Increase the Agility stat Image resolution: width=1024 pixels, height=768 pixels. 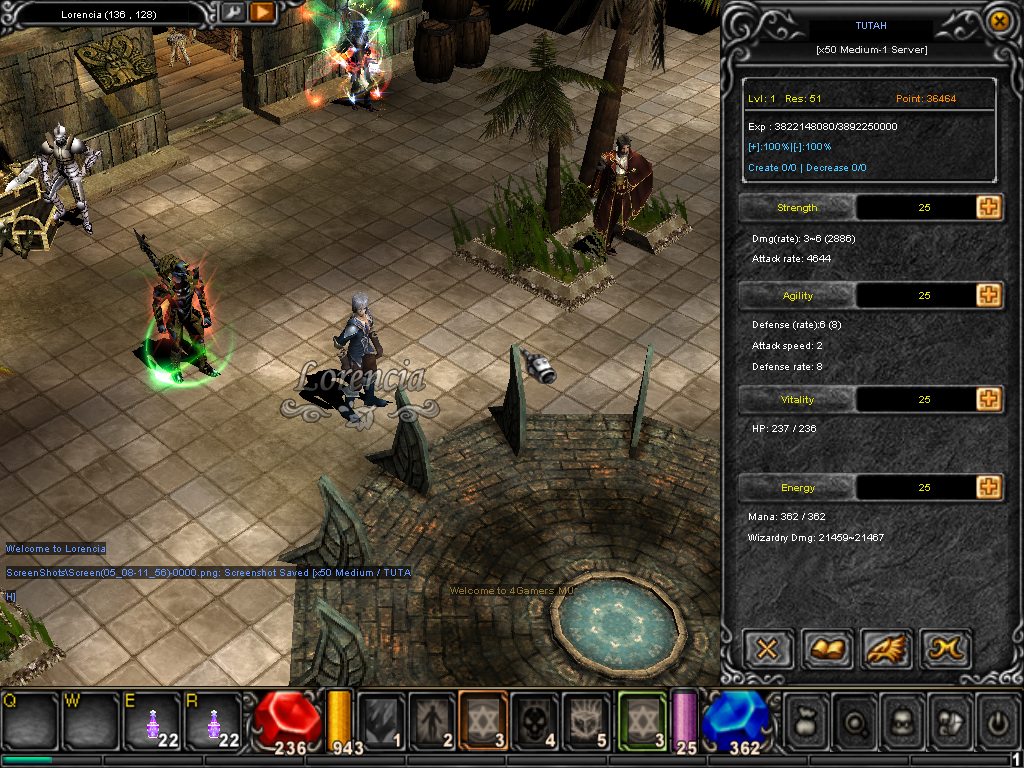989,296
